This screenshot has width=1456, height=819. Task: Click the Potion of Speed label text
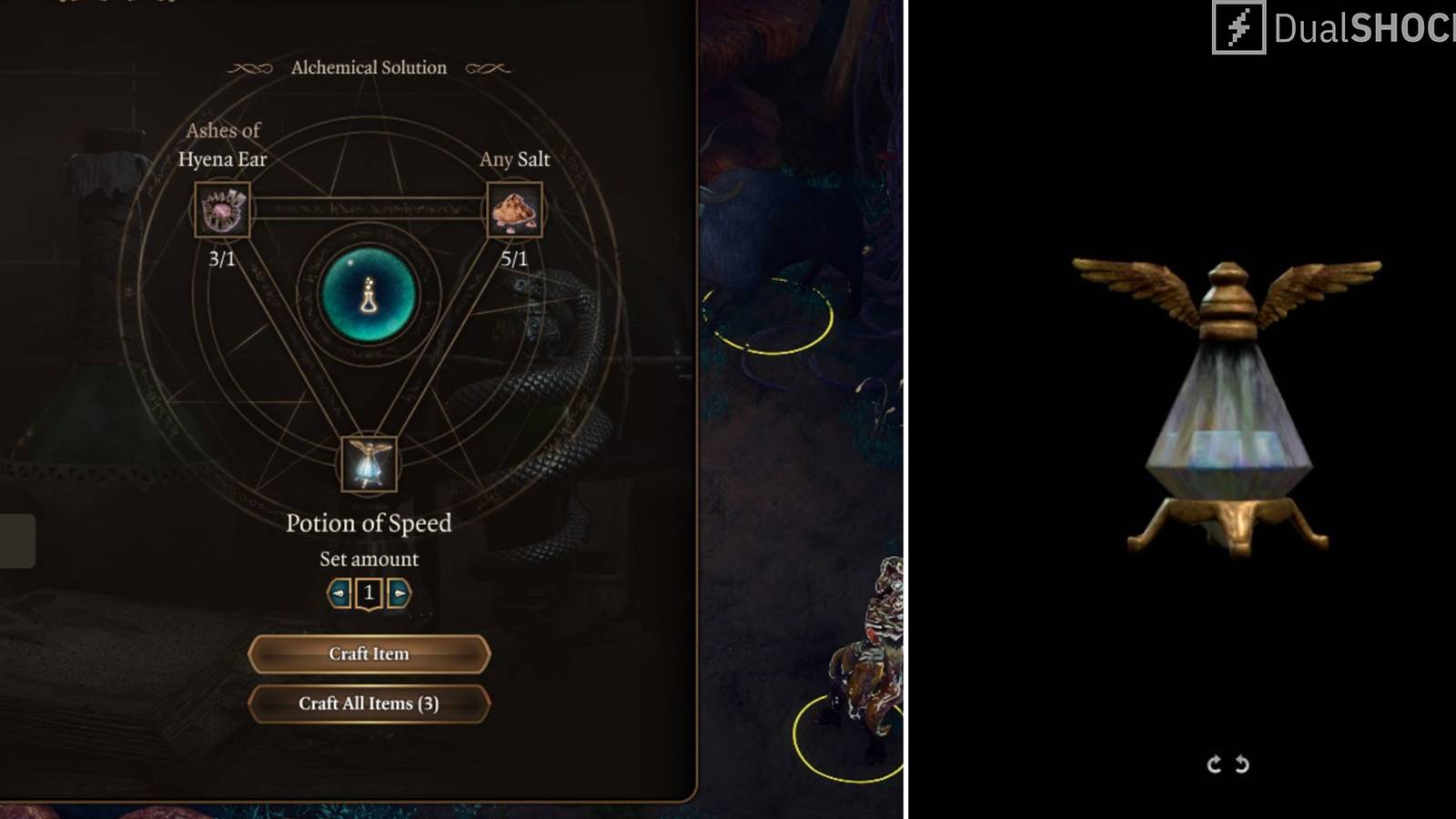tap(369, 523)
